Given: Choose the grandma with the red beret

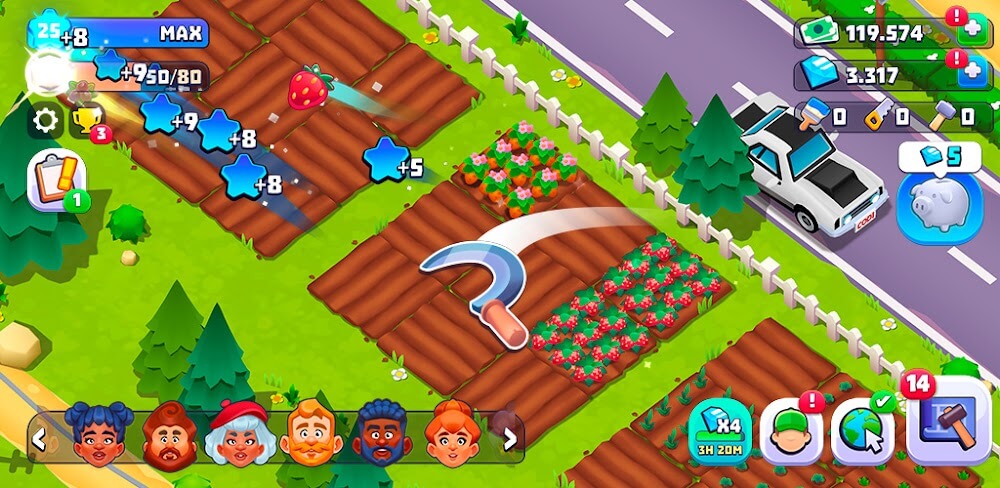Looking at the screenshot, I should 238,435.
